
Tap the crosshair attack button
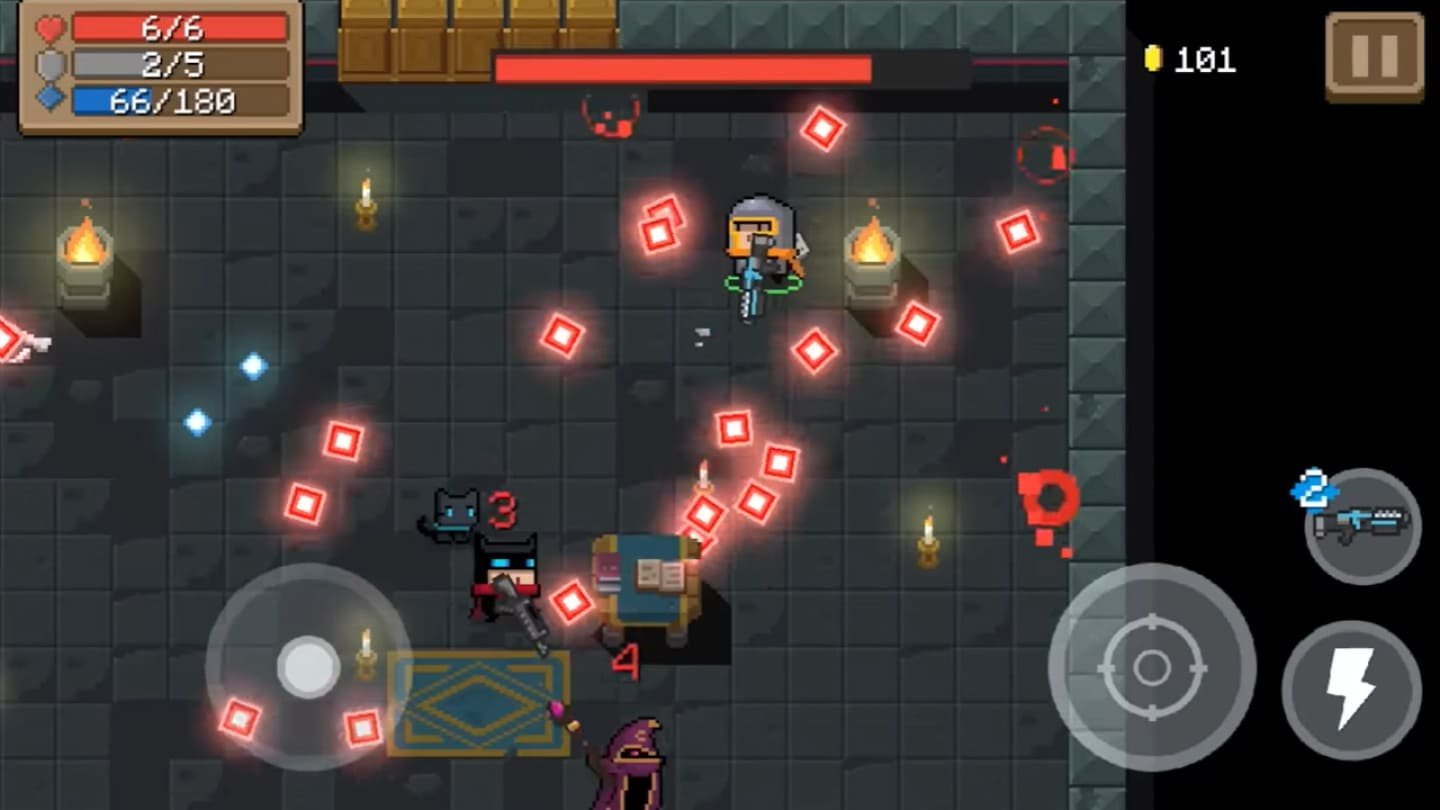point(1151,667)
